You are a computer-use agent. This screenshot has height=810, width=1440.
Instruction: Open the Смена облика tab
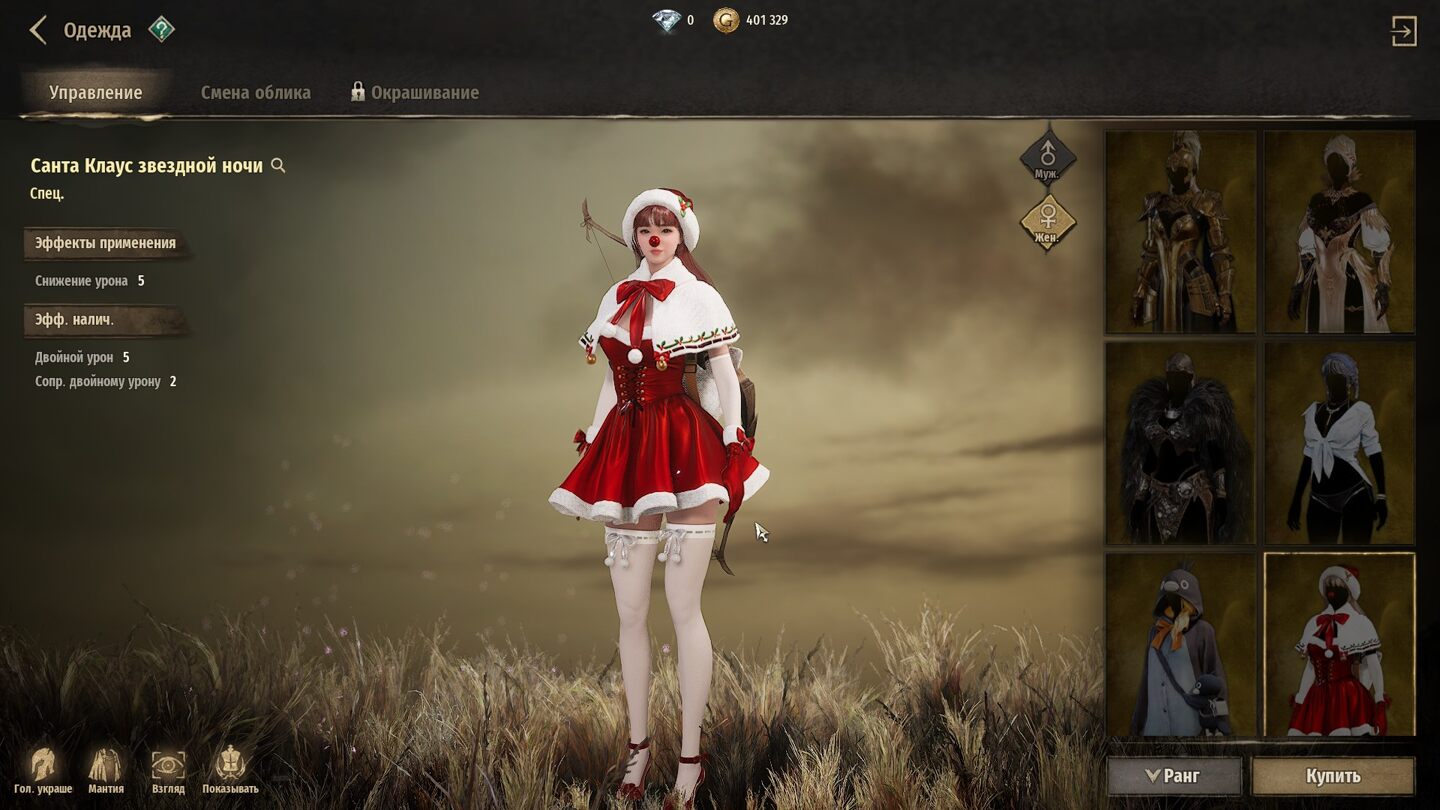tap(256, 93)
